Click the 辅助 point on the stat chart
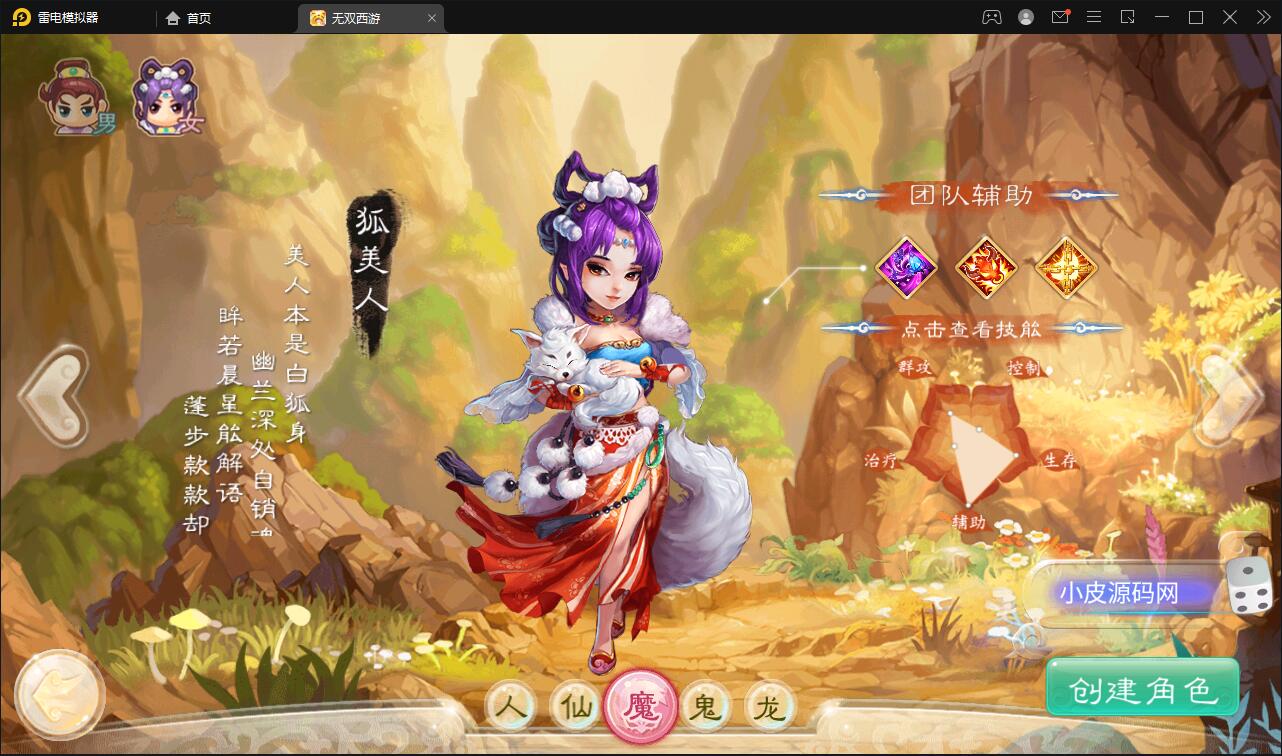 click(969, 521)
